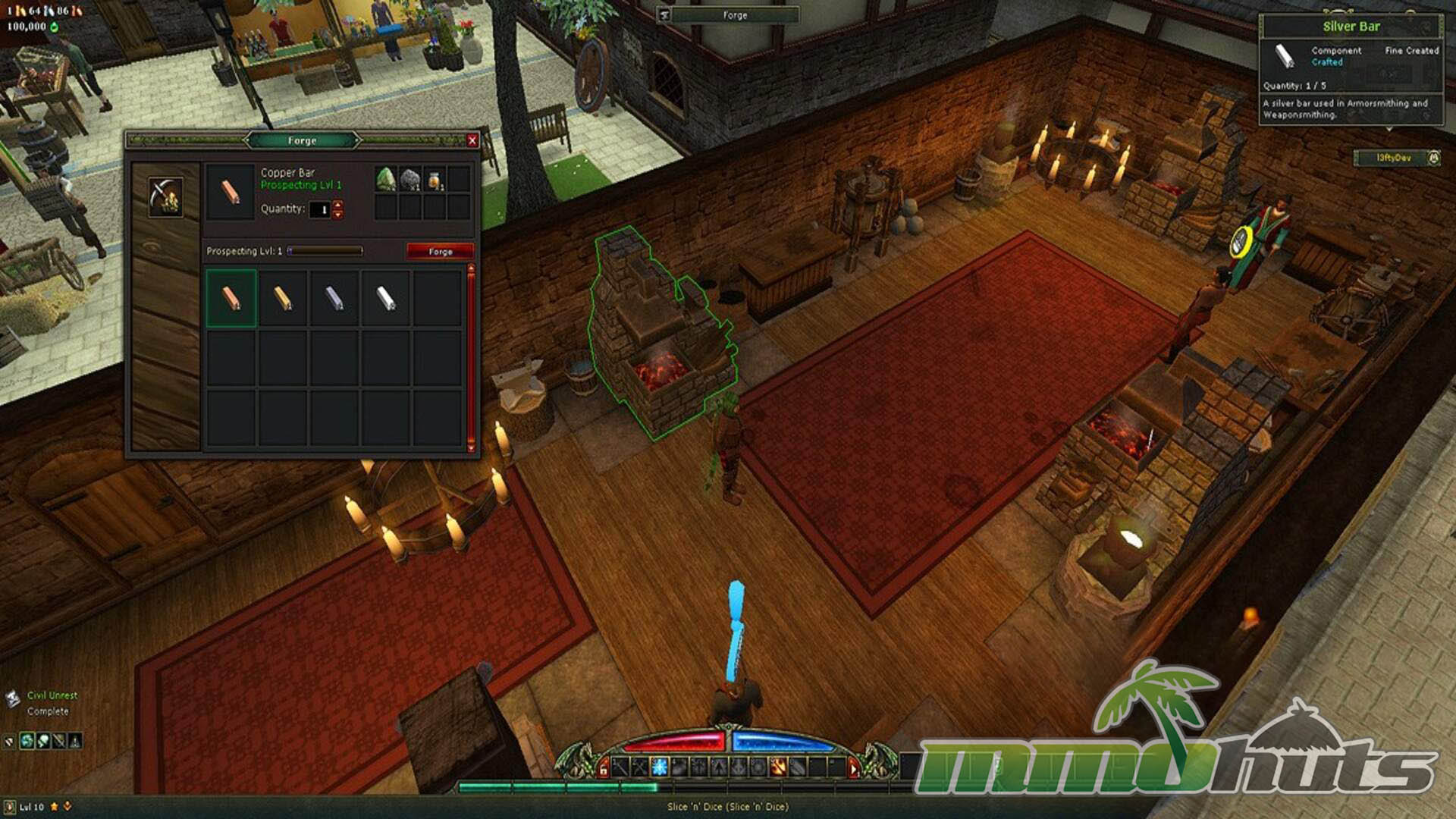Open the Civil Unrest quest tracker
The height and width of the screenshot is (819, 1456).
(52, 695)
